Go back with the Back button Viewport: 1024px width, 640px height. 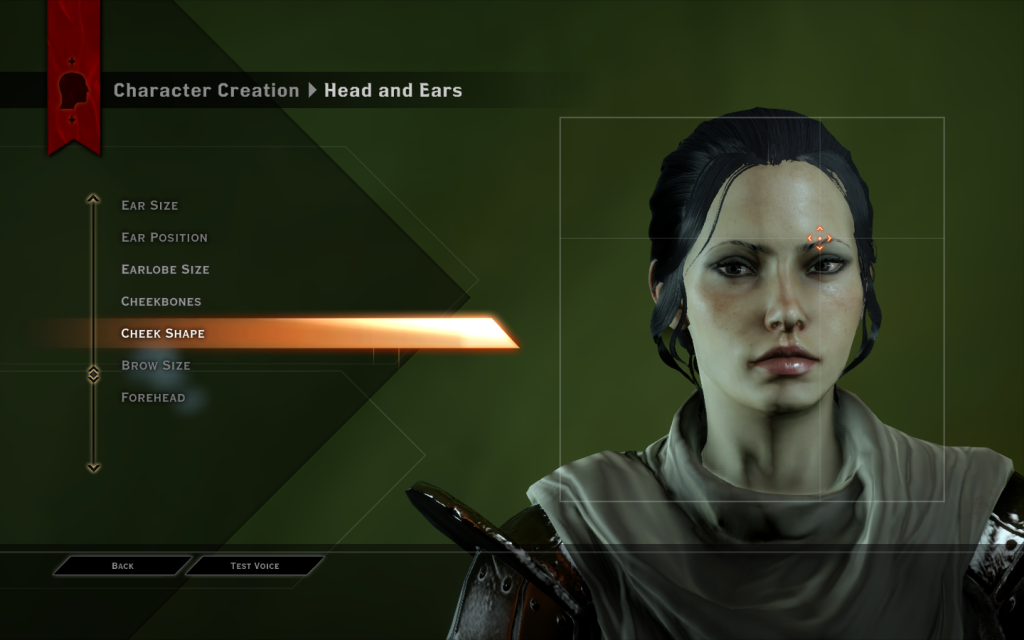point(122,566)
